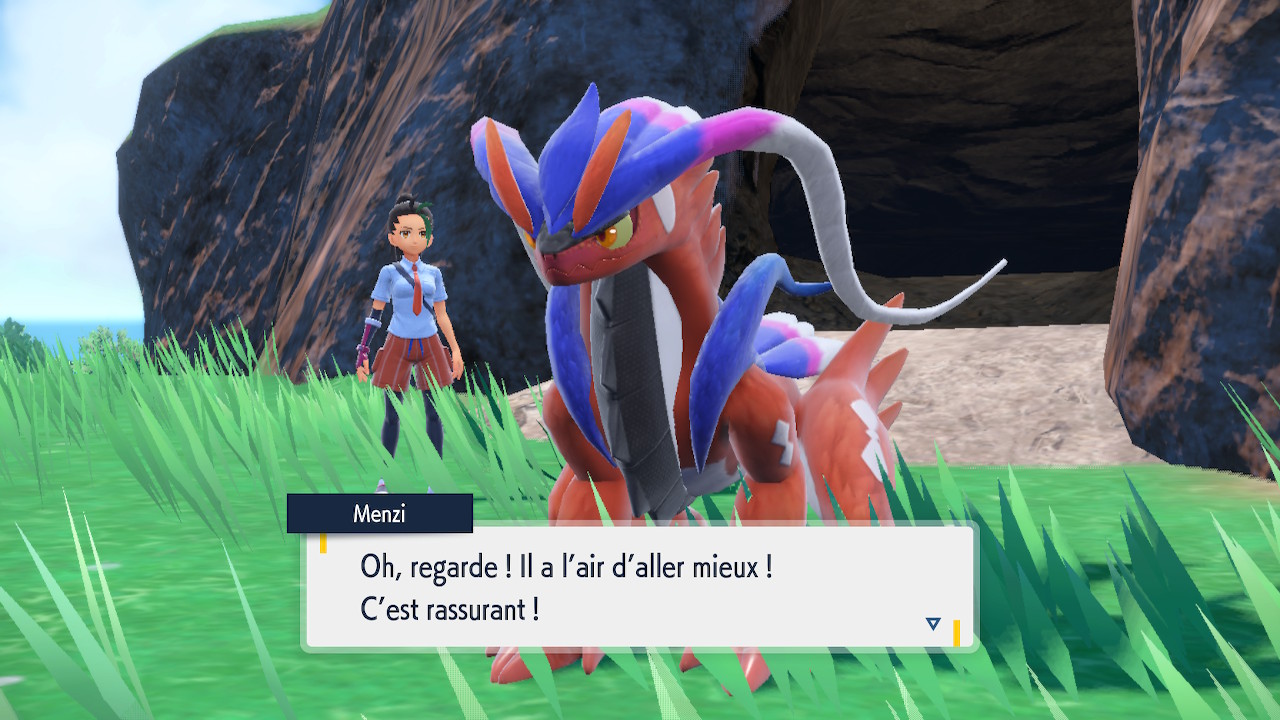This screenshot has width=1280, height=720.
Task: Advance dialogue with the blue arrow indicator
Action: pos(933,624)
